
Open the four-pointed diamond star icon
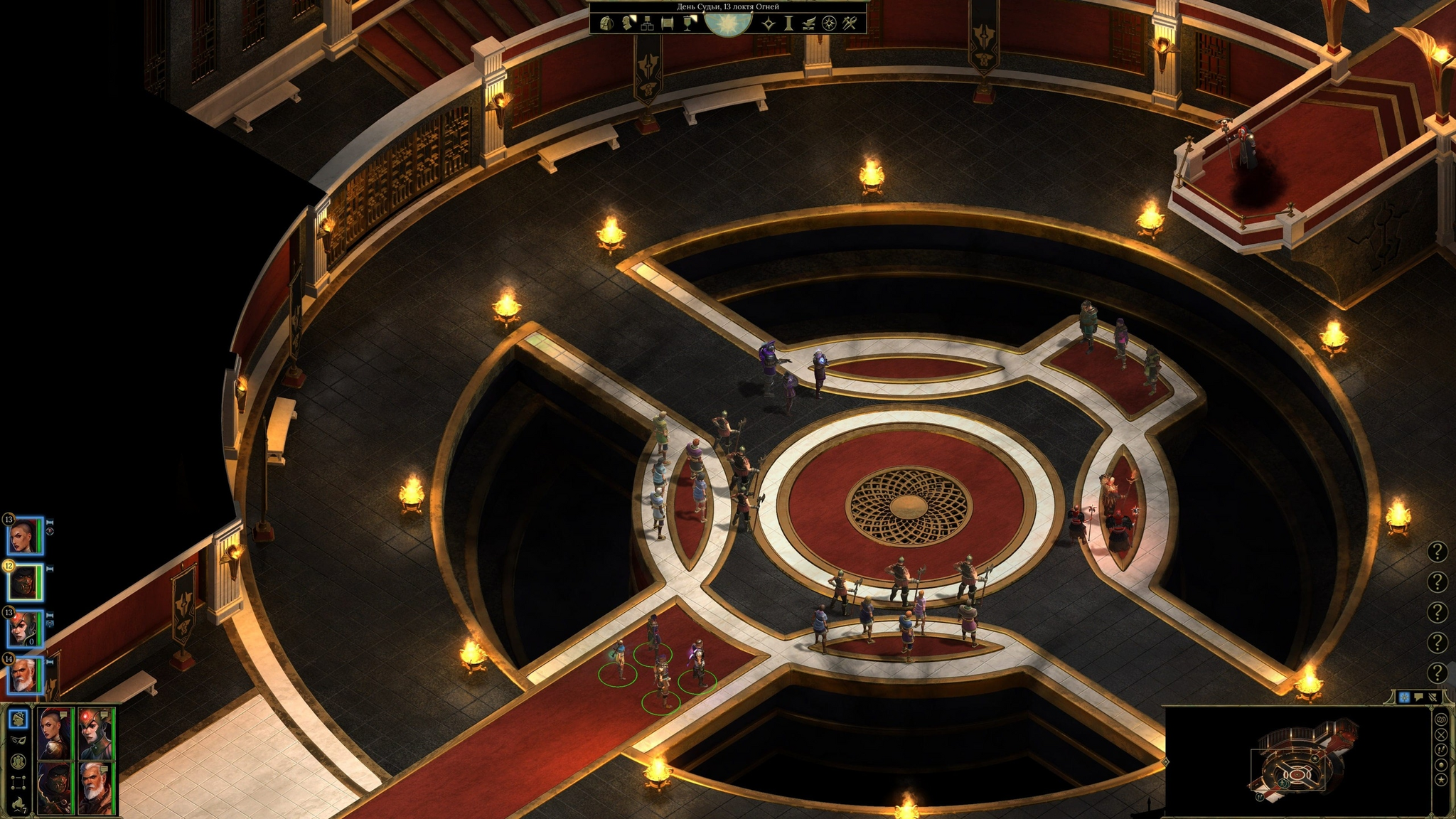point(769,23)
